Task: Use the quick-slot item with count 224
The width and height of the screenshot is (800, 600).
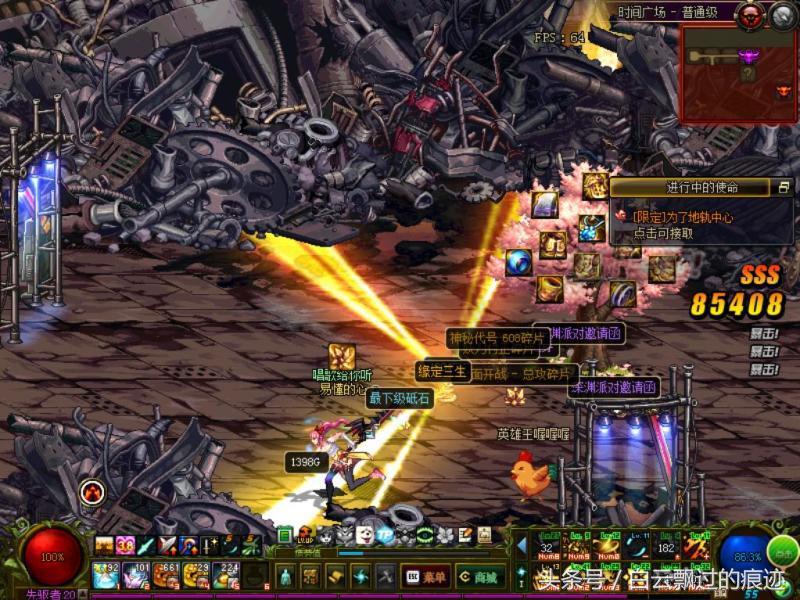Action: click(224, 575)
